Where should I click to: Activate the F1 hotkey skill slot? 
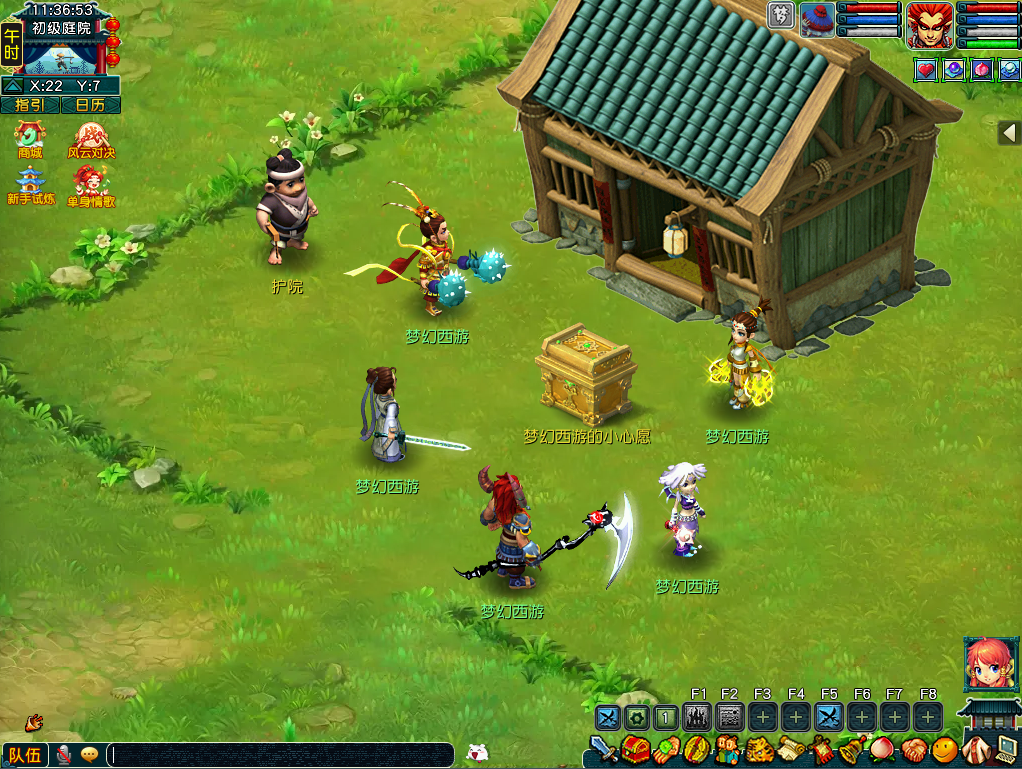click(699, 717)
